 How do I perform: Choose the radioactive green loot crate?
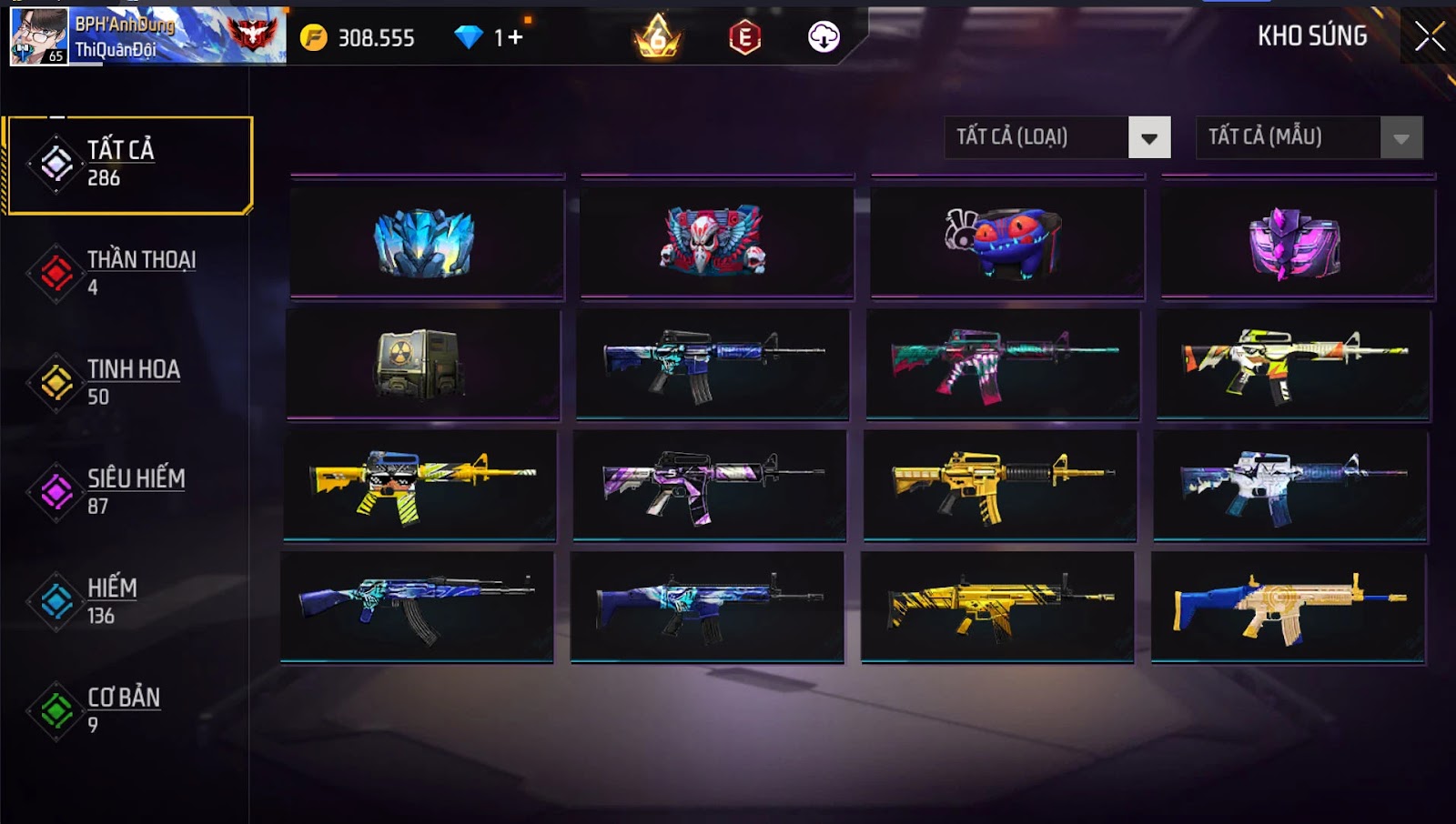422,364
